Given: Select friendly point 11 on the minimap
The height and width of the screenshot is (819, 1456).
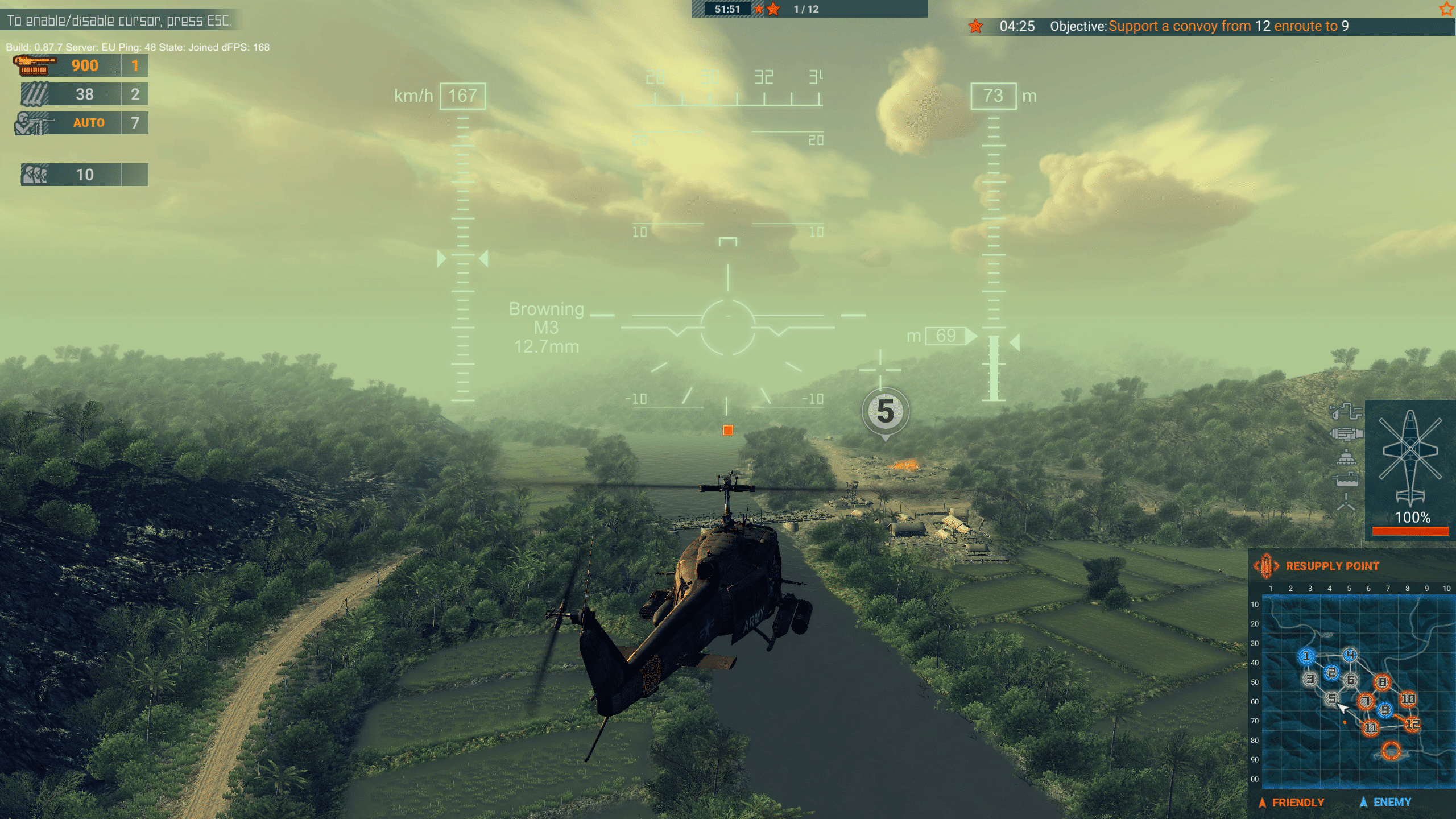Looking at the screenshot, I should coord(1370,727).
